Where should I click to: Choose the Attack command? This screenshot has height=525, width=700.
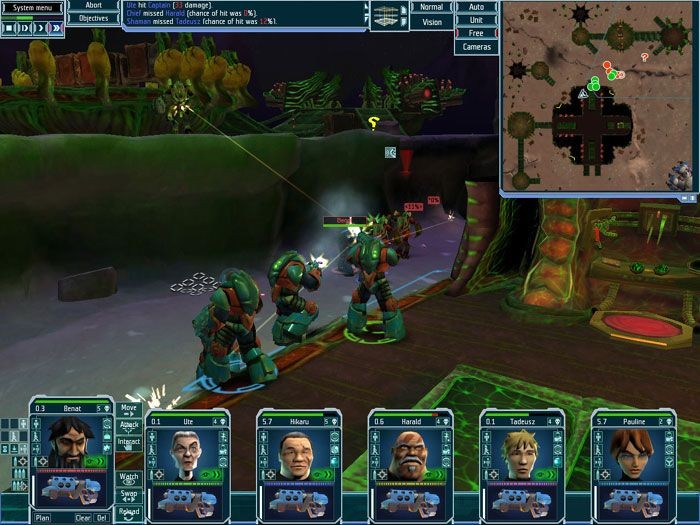pos(129,425)
